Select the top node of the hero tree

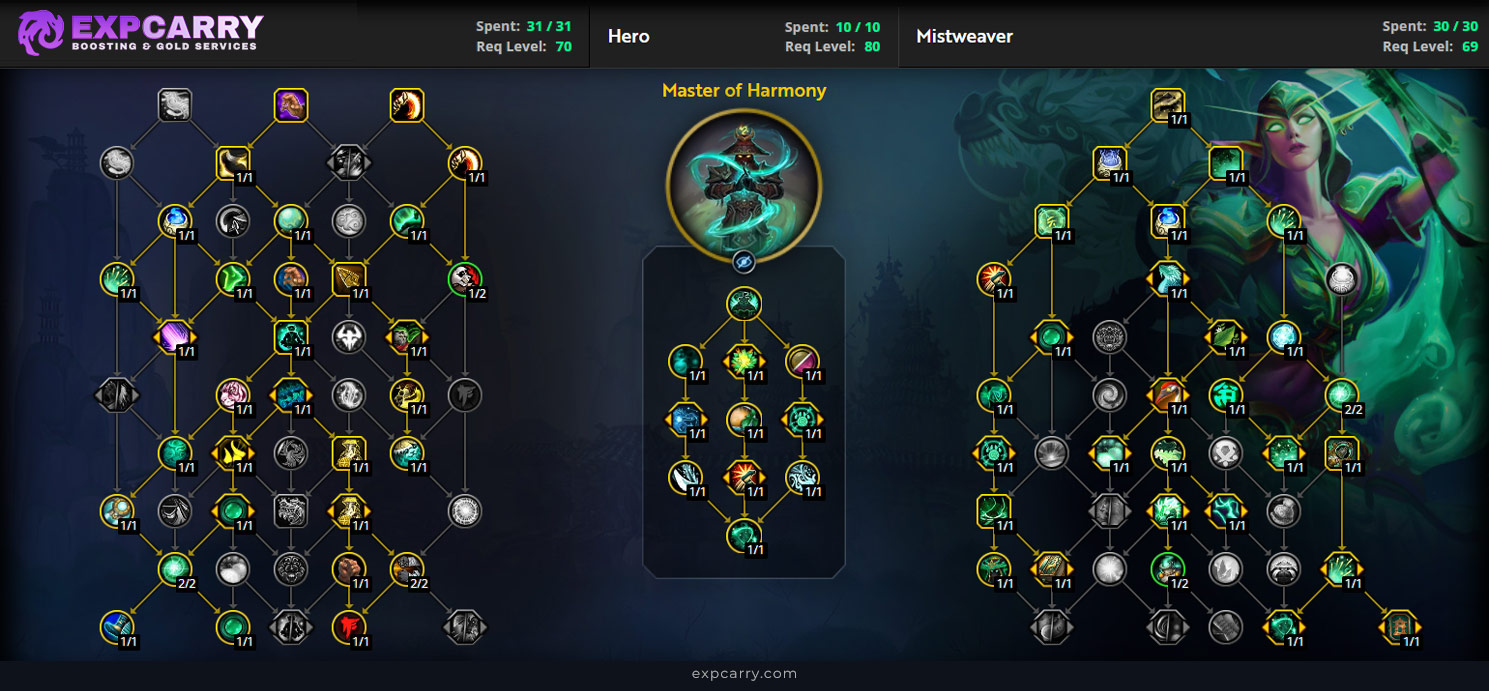(x=743, y=303)
